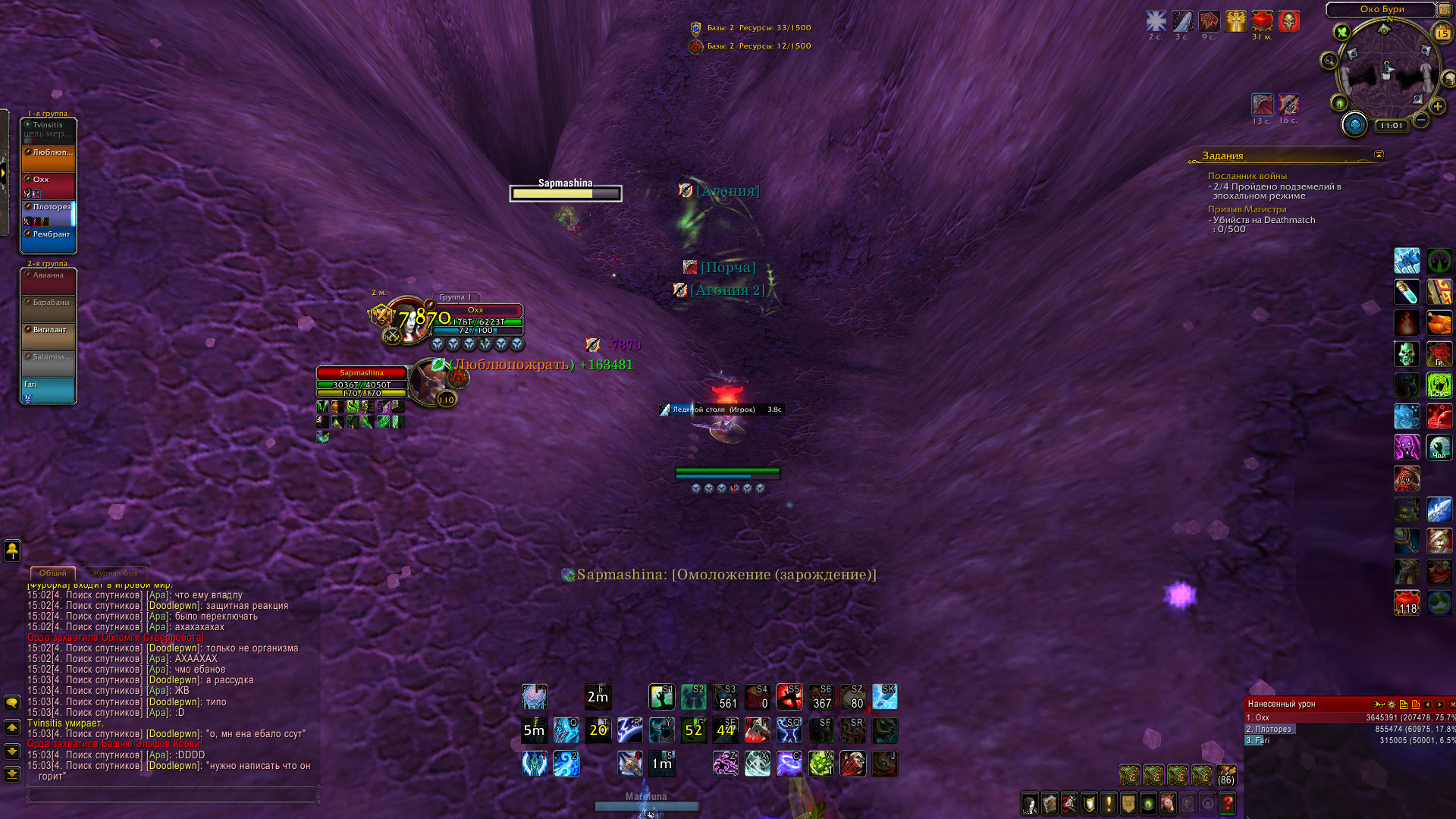Open damage meter settings gear icon

[x=1391, y=704]
